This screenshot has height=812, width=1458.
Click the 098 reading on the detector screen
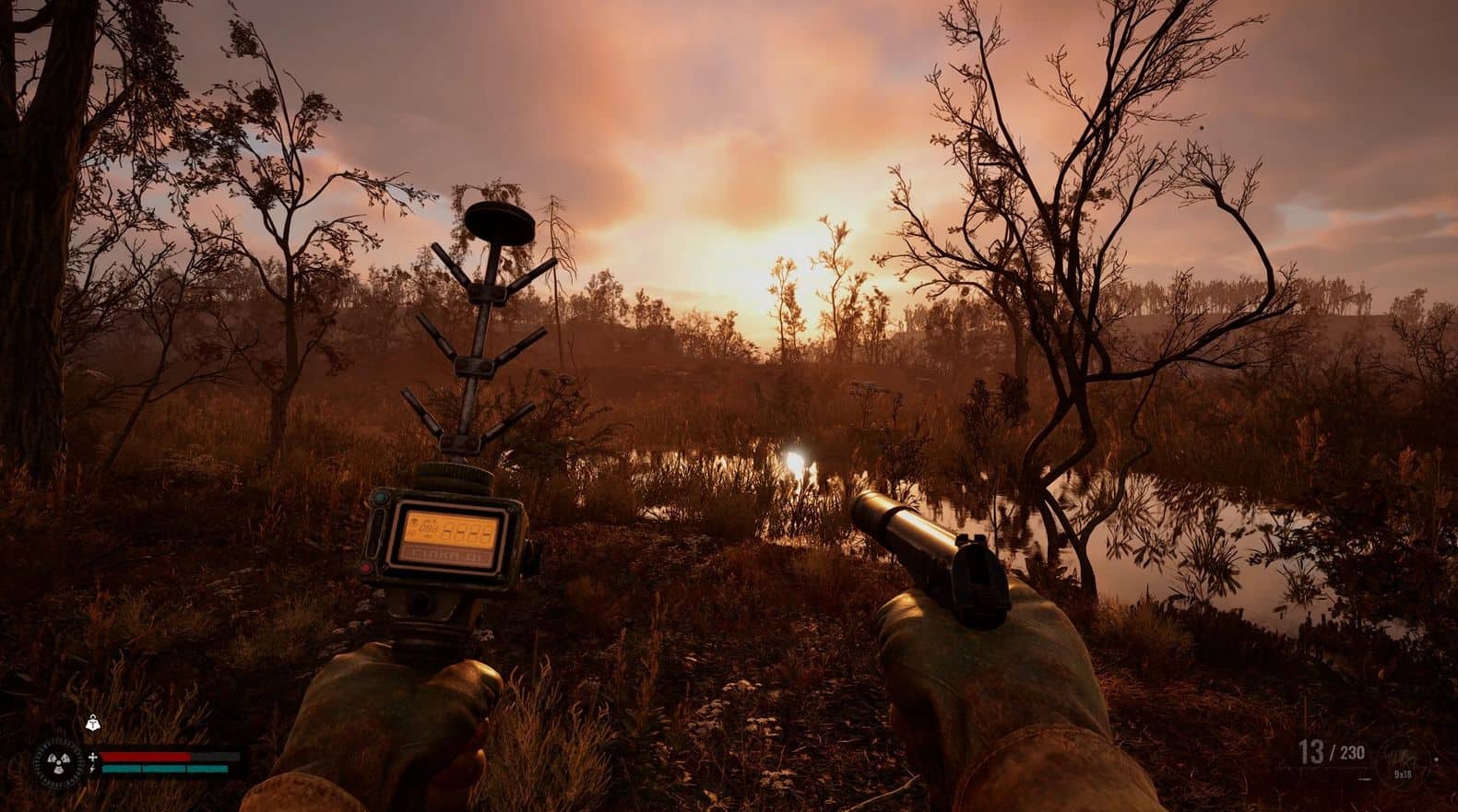pyautogui.click(x=428, y=526)
